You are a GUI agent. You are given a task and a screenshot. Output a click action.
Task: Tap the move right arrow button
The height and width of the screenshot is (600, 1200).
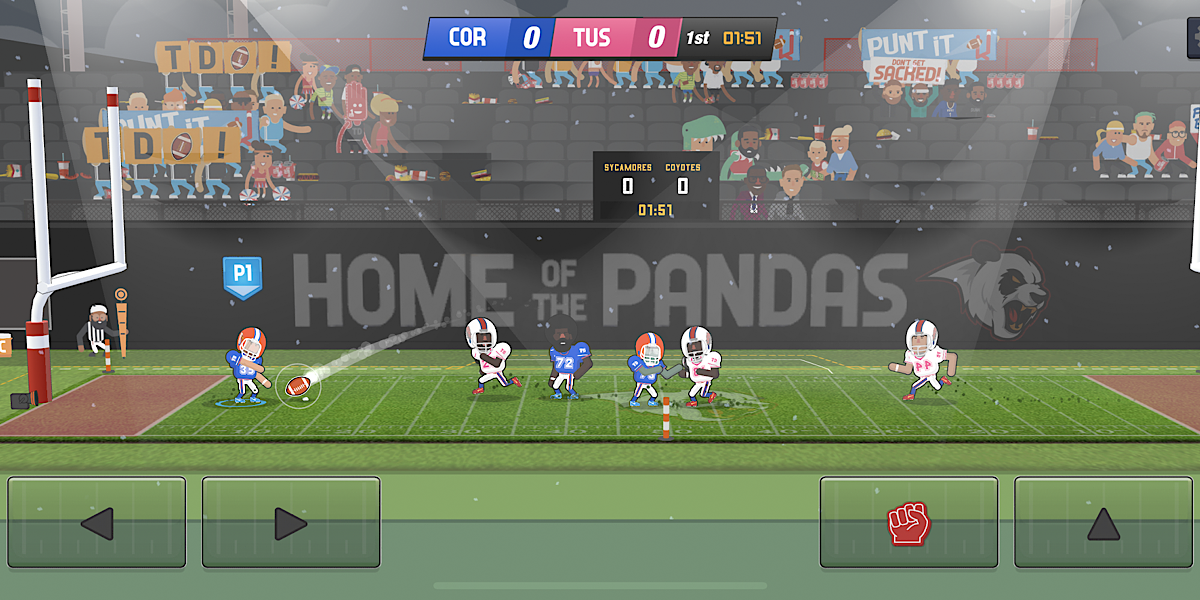291,522
